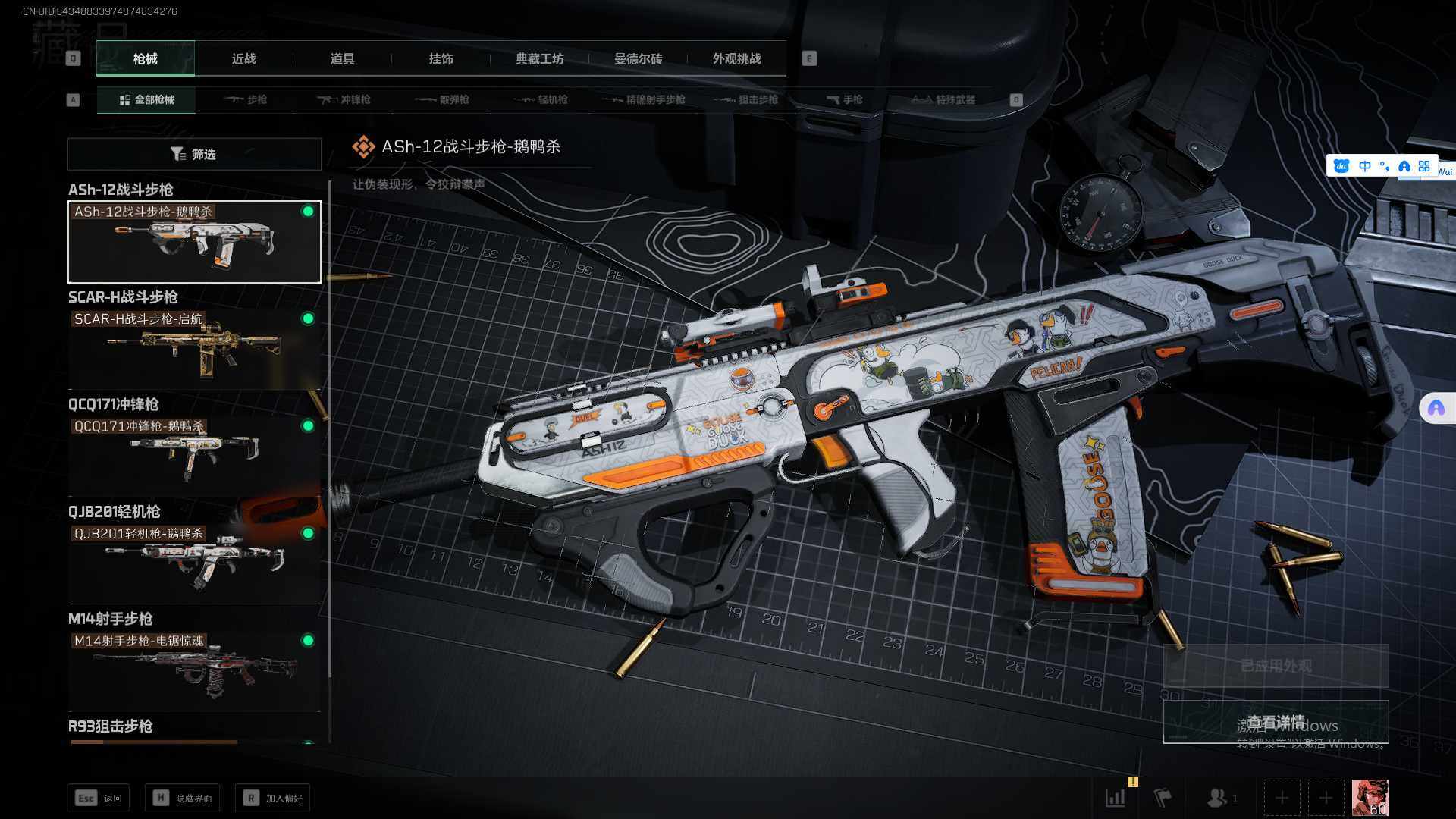Select the 挂饰 charms tab
The width and height of the screenshot is (1456, 819).
pyautogui.click(x=441, y=58)
